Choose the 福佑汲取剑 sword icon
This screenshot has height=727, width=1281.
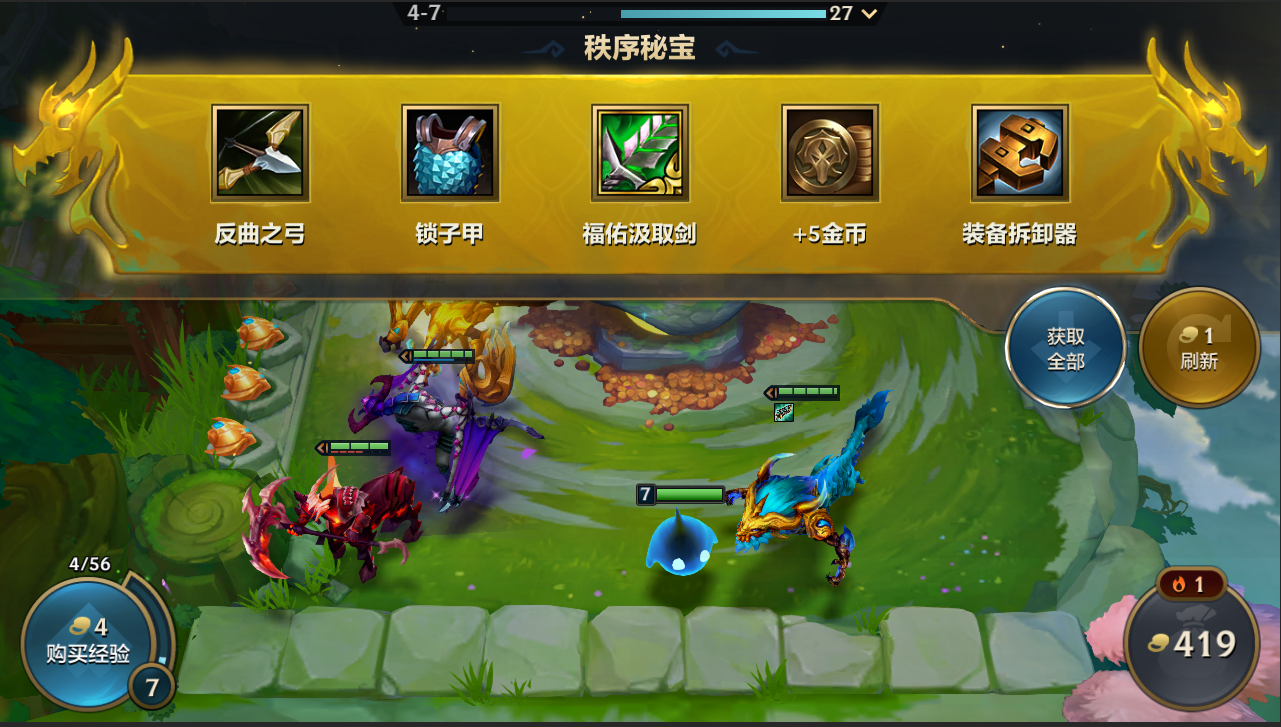pos(639,153)
